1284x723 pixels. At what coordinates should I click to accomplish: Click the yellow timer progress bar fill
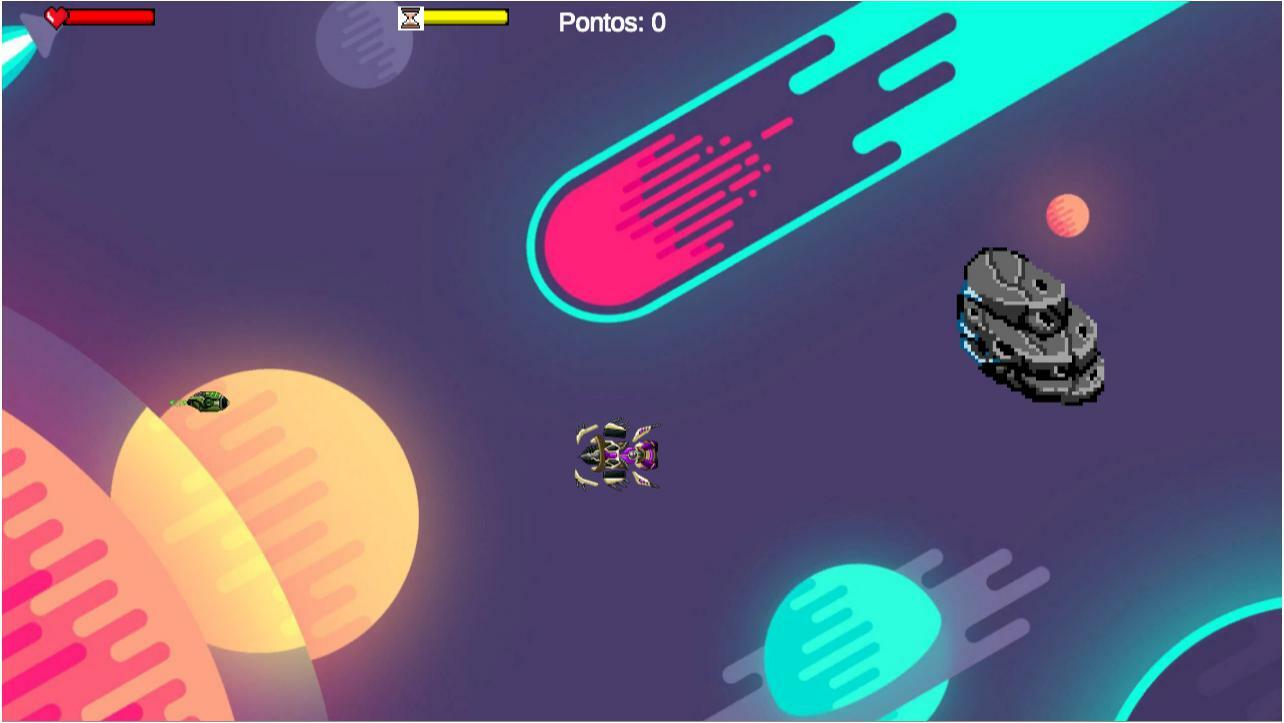(465, 16)
